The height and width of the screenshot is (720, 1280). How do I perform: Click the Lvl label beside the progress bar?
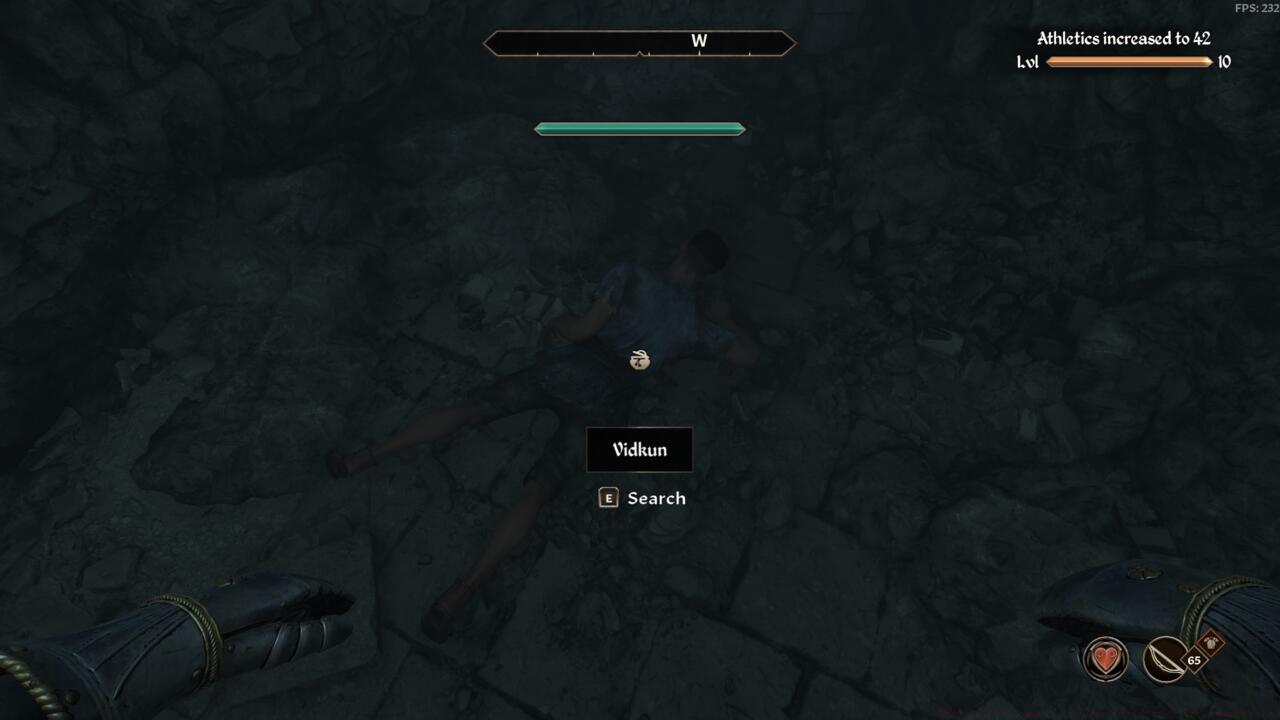[1027, 61]
